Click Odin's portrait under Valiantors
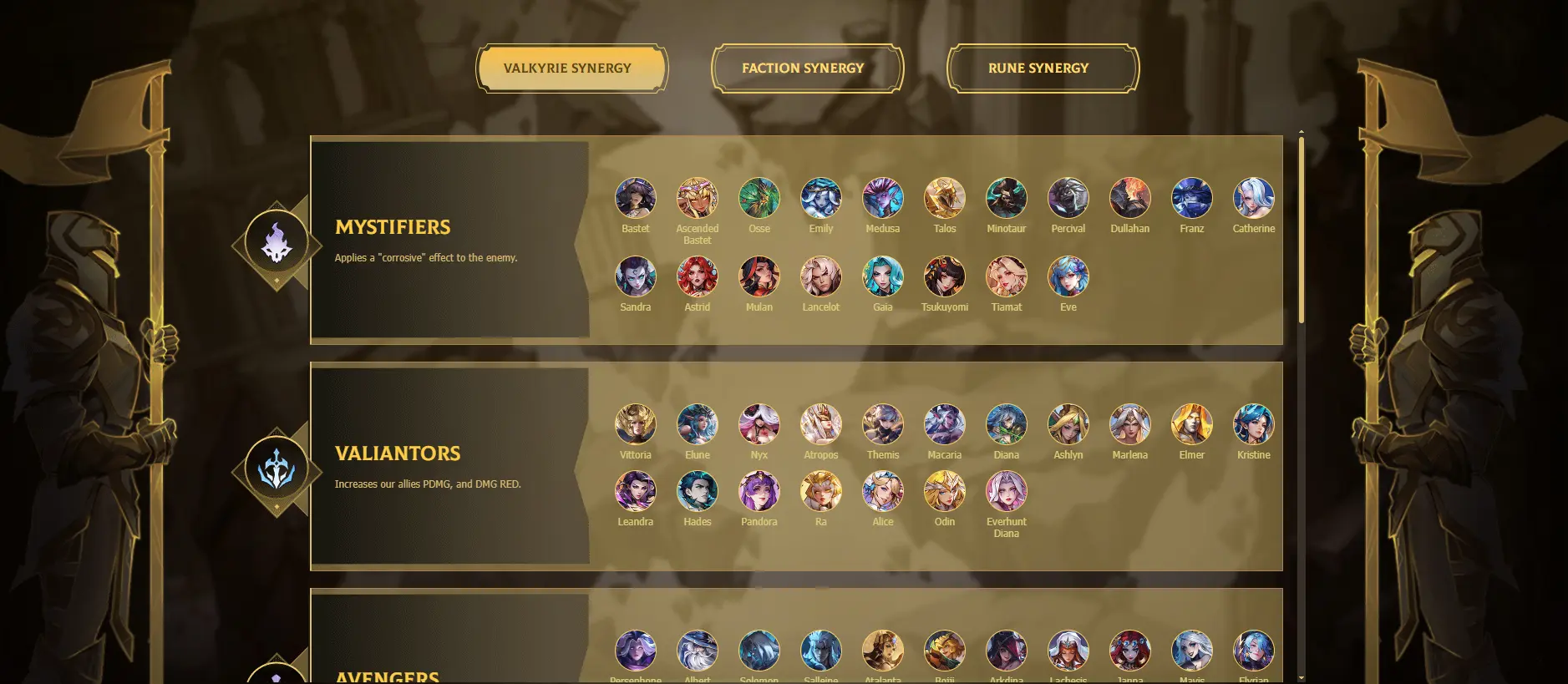This screenshot has width=1568, height=684. click(945, 492)
